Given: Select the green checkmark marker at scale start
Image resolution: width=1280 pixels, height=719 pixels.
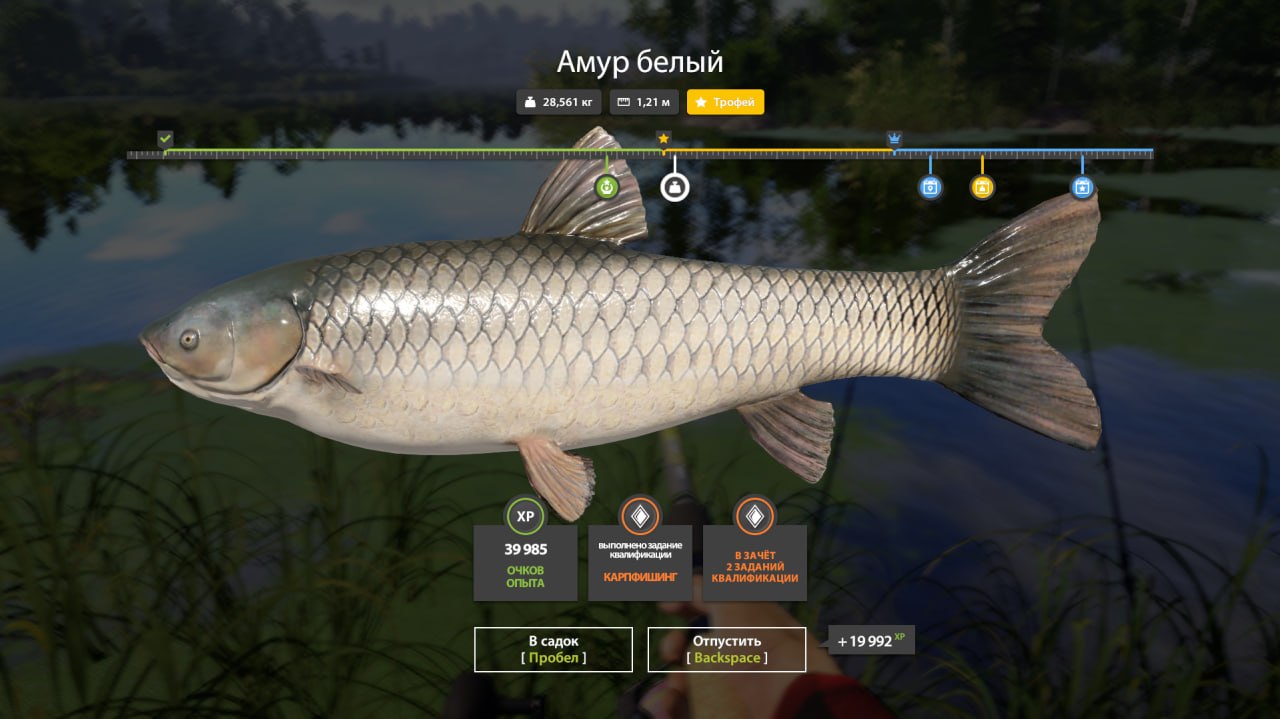Looking at the screenshot, I should 165,138.
